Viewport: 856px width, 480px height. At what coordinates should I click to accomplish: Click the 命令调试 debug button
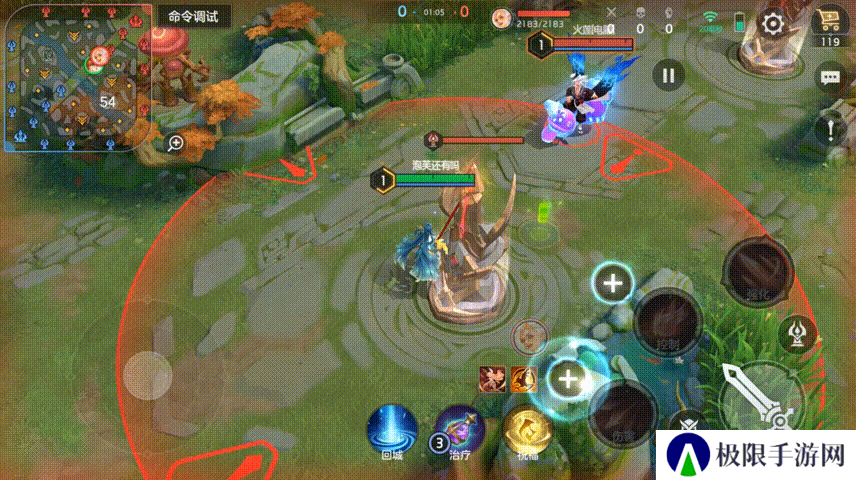click(194, 17)
